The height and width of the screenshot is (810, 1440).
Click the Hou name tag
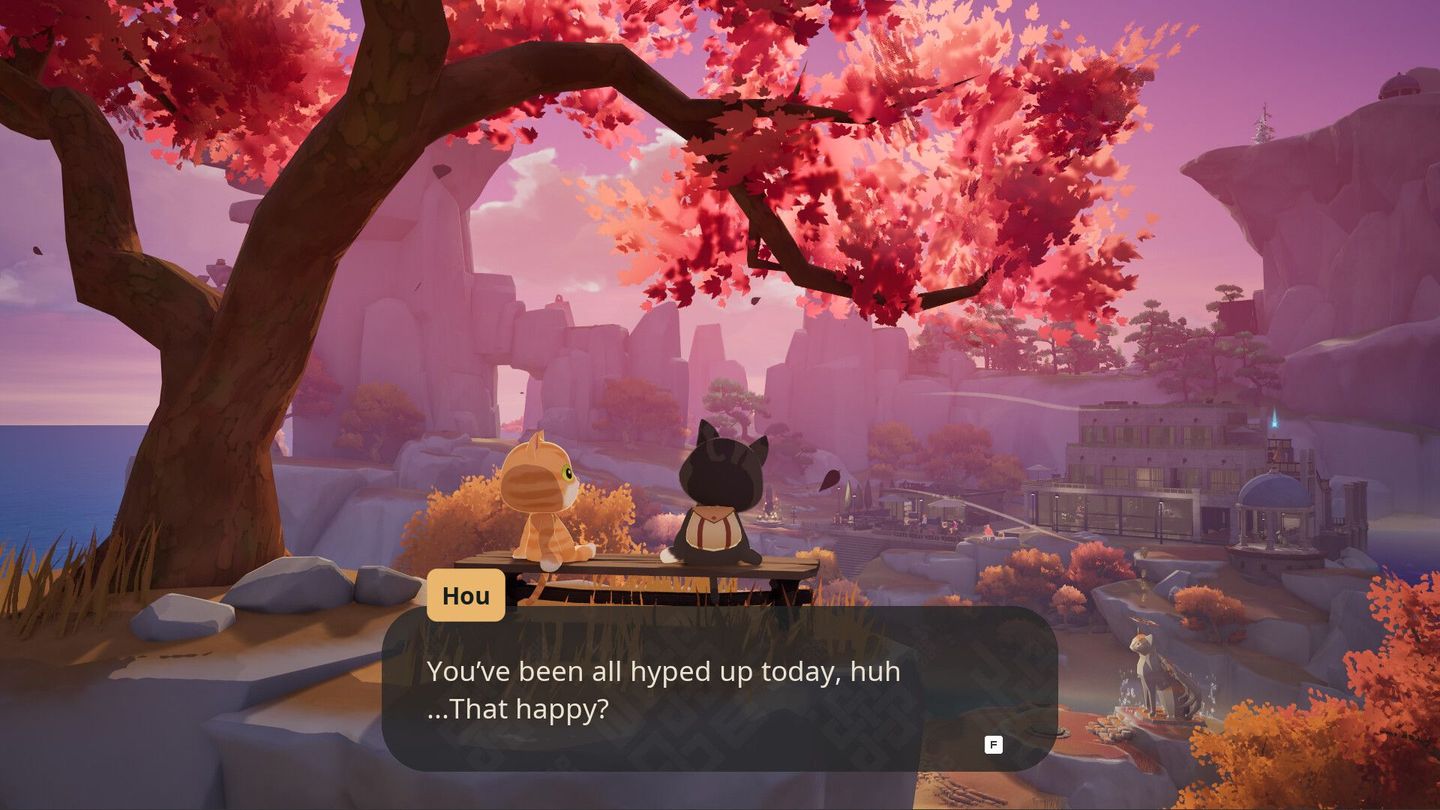466,595
